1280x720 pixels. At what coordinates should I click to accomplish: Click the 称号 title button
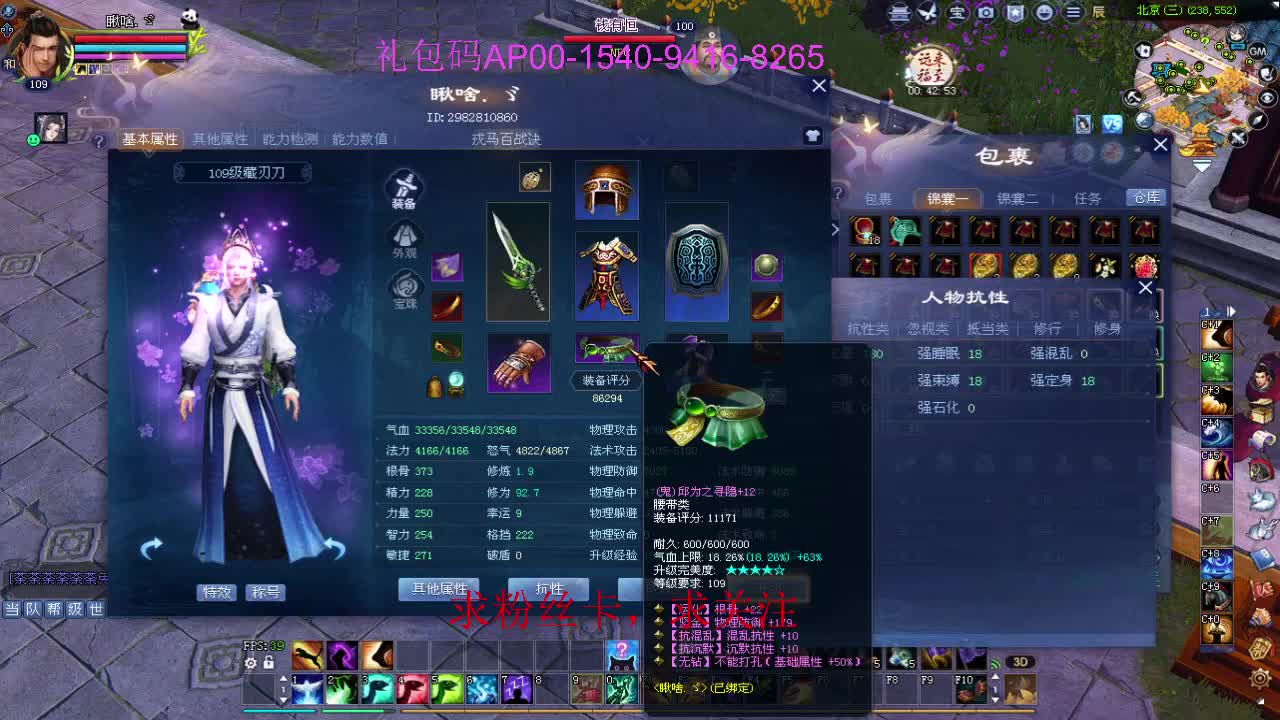click(266, 592)
